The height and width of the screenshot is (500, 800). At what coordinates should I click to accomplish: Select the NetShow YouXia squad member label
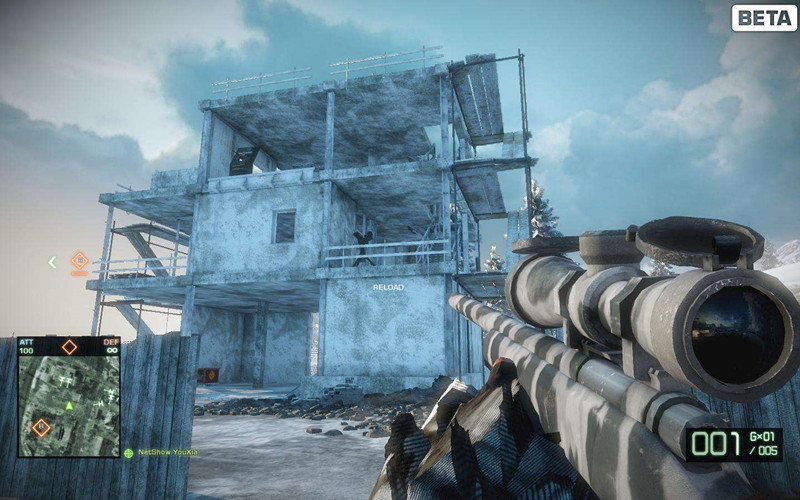(168, 453)
